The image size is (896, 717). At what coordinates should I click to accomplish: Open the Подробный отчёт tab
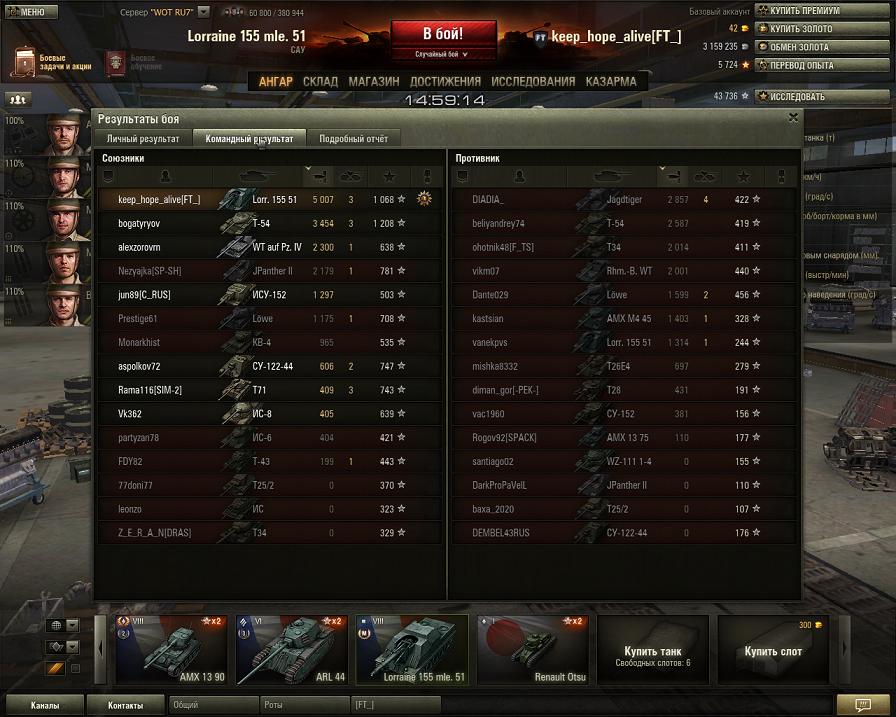click(x=353, y=139)
